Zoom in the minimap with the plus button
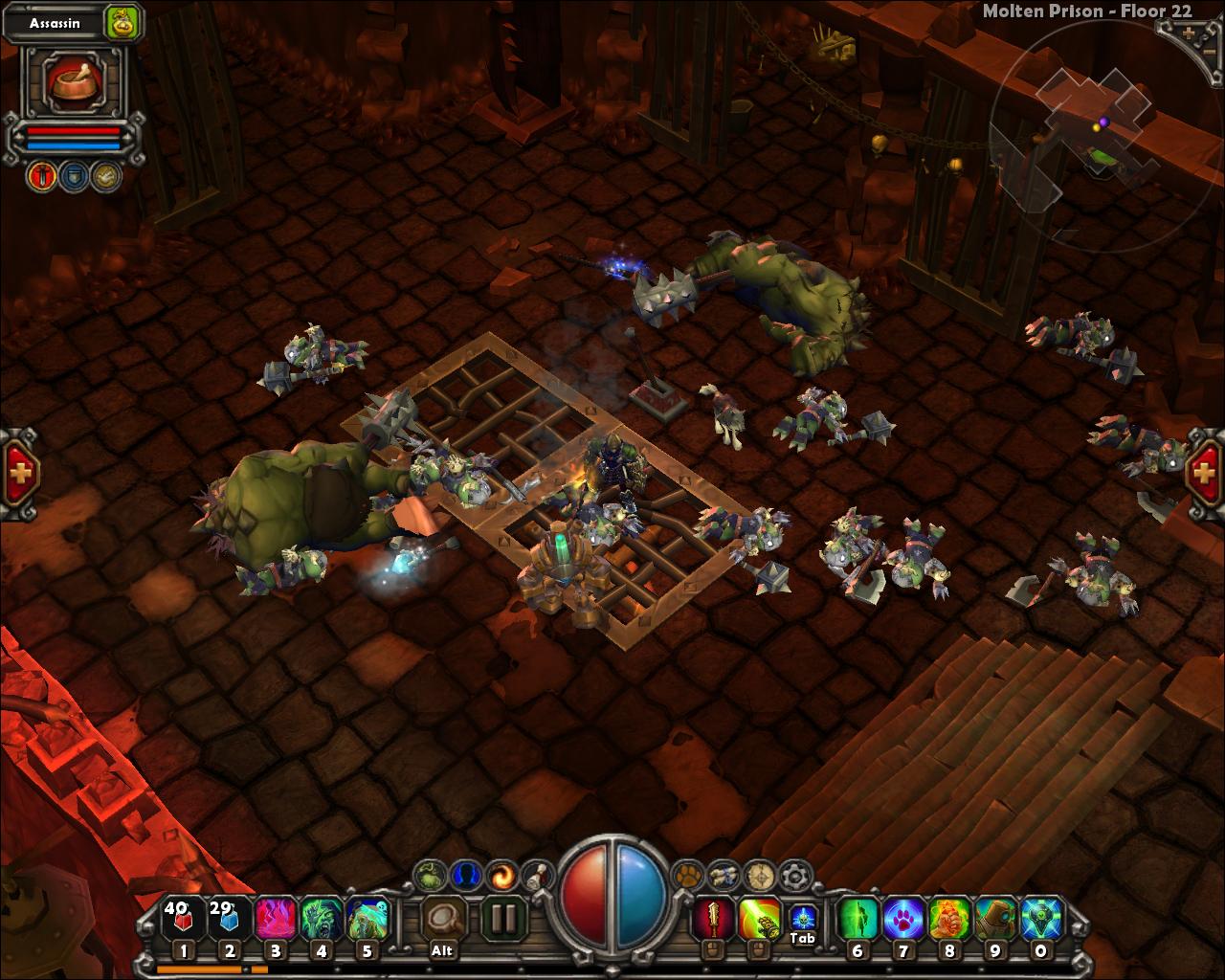1225x980 pixels. (1187, 32)
